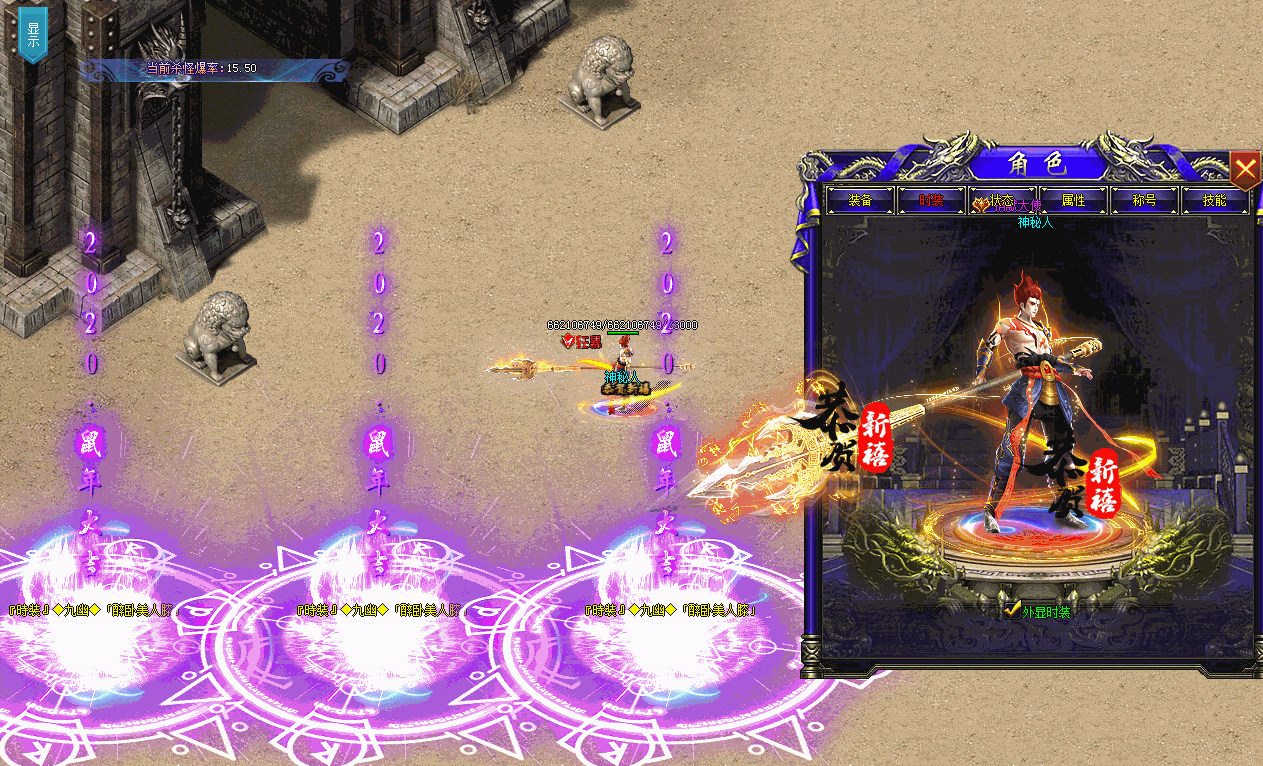
Task: Select the 状态 status tab
Action: tap(1002, 200)
